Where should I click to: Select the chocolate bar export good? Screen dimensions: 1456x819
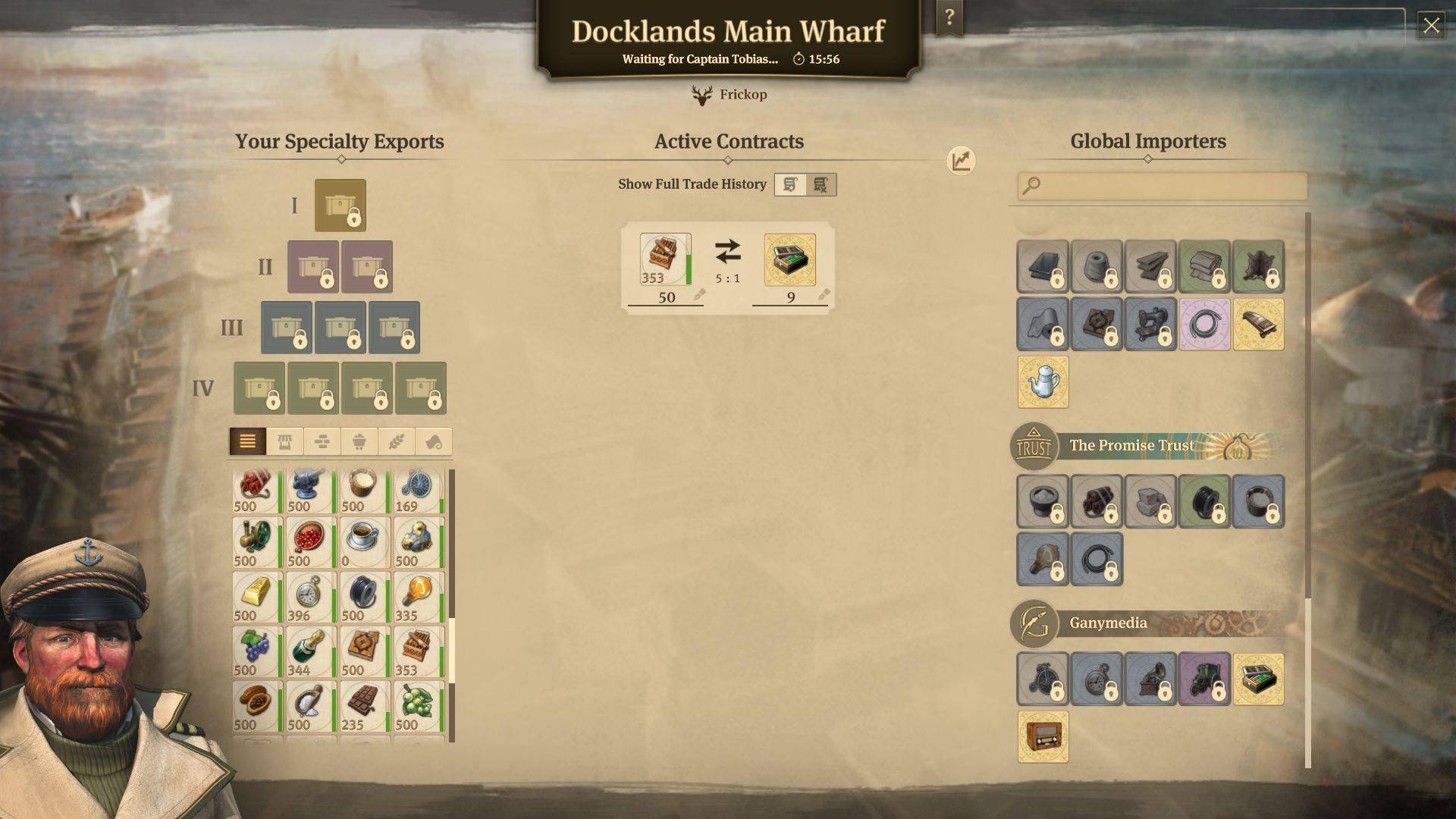(364, 705)
